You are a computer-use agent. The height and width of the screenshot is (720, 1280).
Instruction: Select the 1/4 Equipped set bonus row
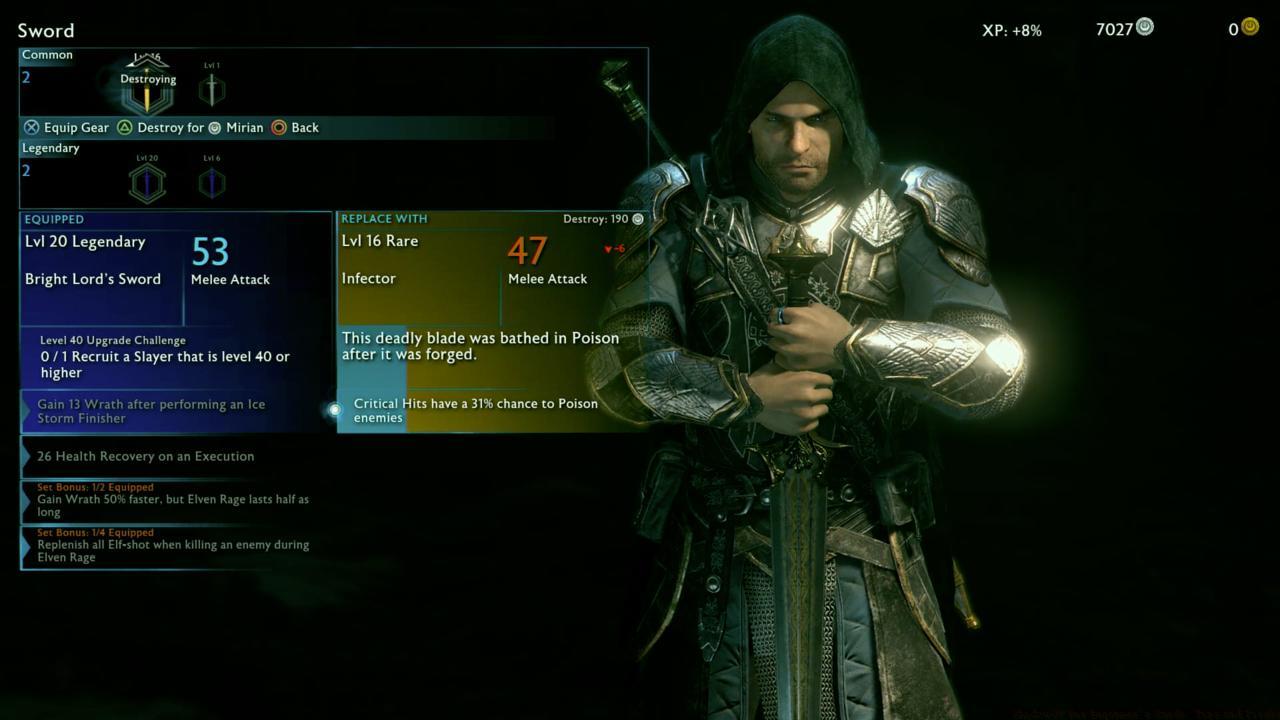(x=176, y=545)
